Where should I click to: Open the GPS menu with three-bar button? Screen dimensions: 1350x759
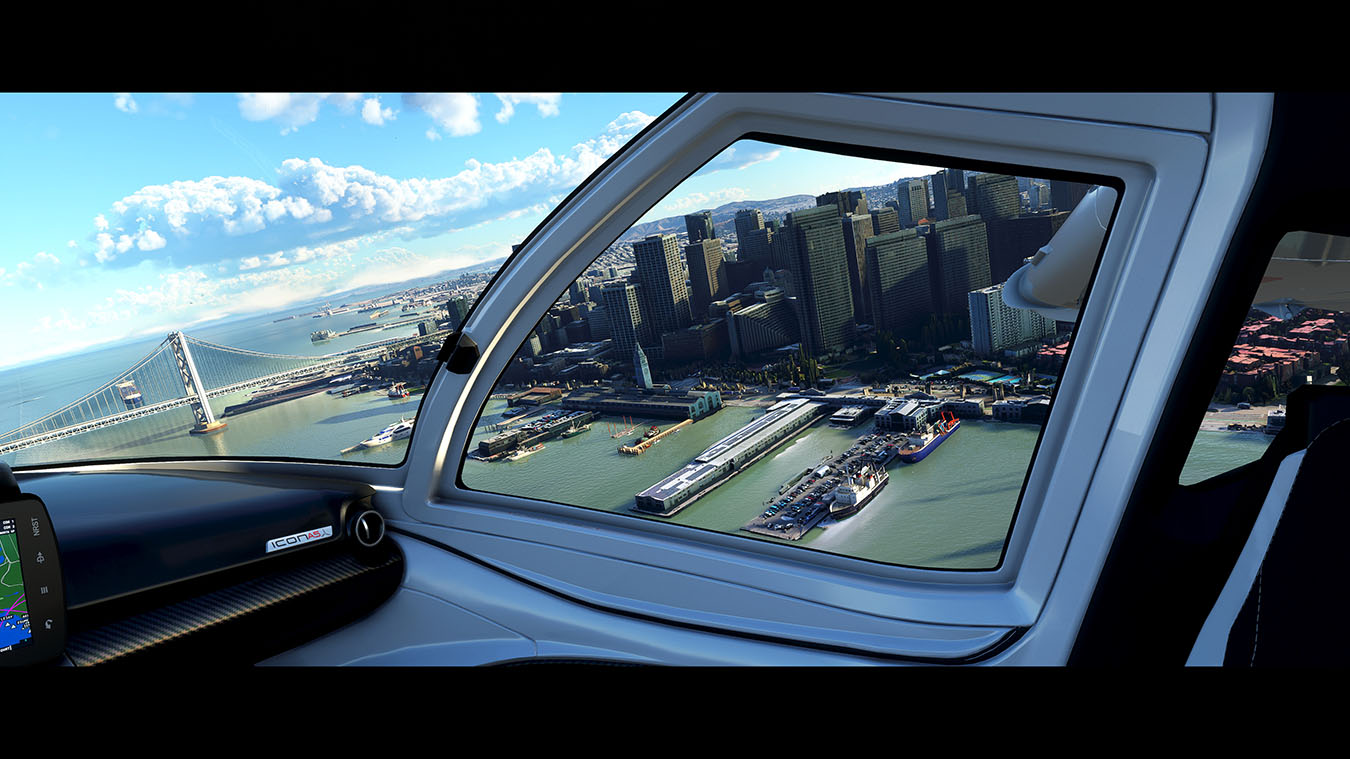click(x=43, y=590)
